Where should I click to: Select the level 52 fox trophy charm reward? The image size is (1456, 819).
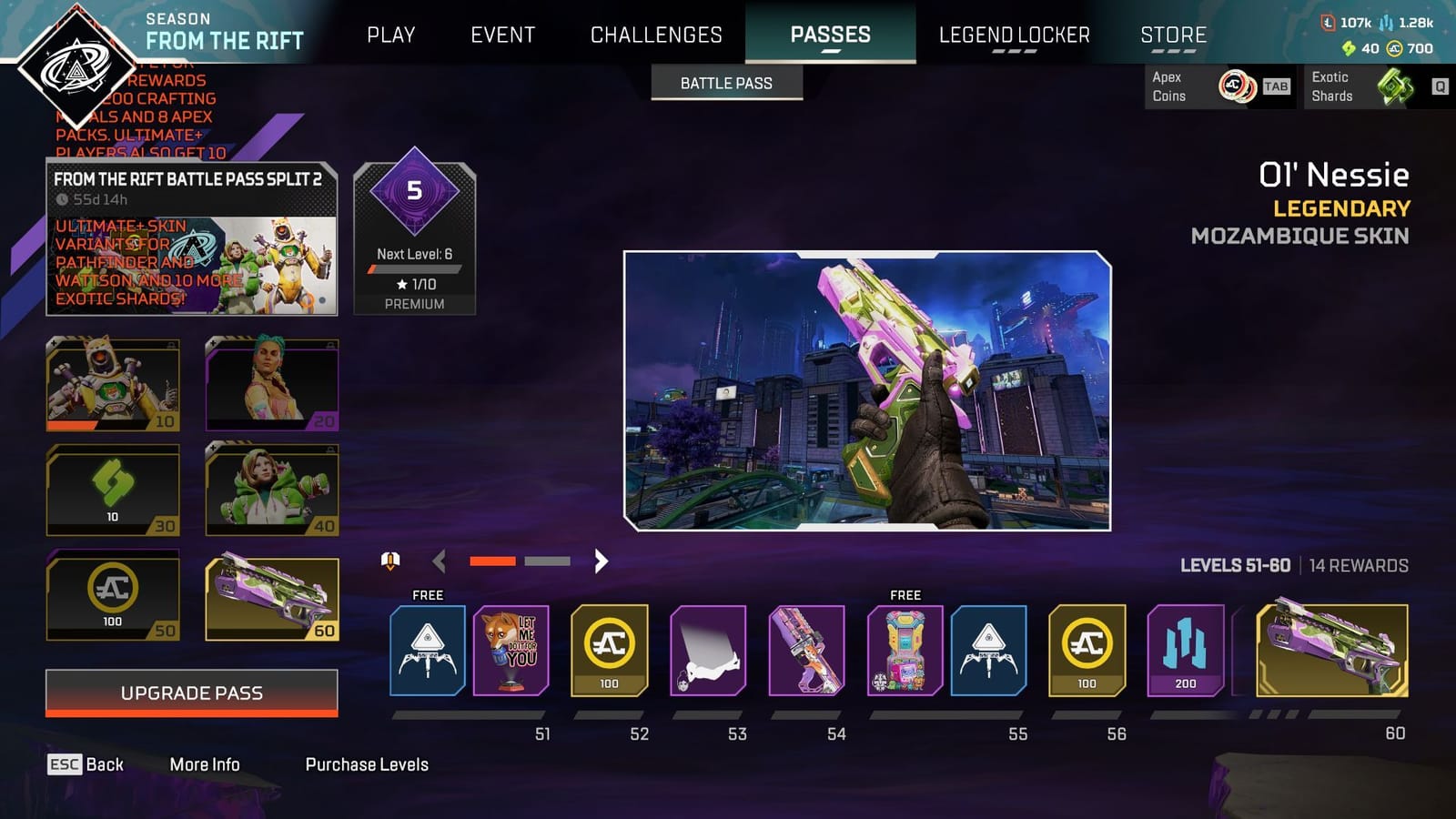[x=512, y=651]
